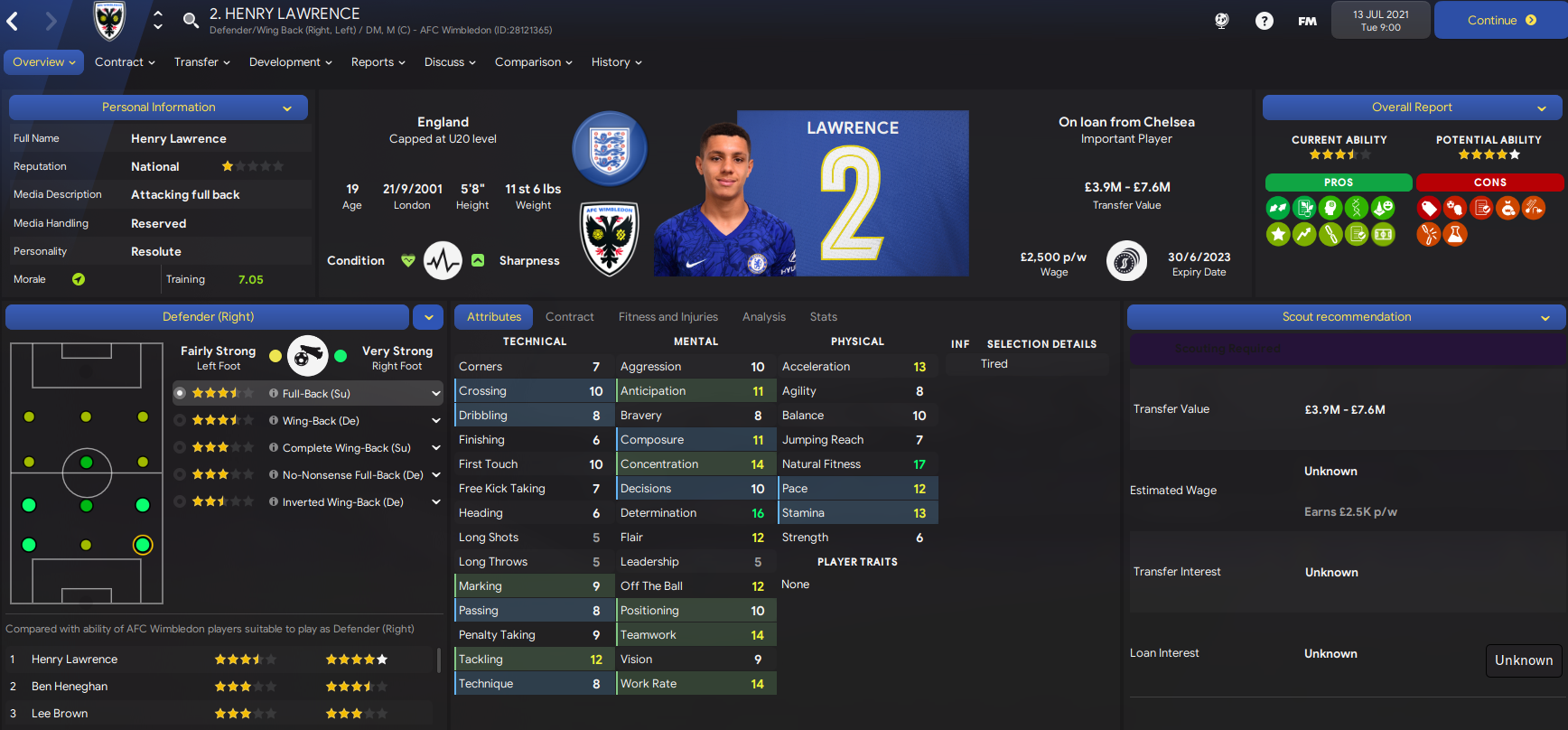Open the Full-Back (Su) role dropdown
Screen dimensions: 1568x730
point(436,393)
